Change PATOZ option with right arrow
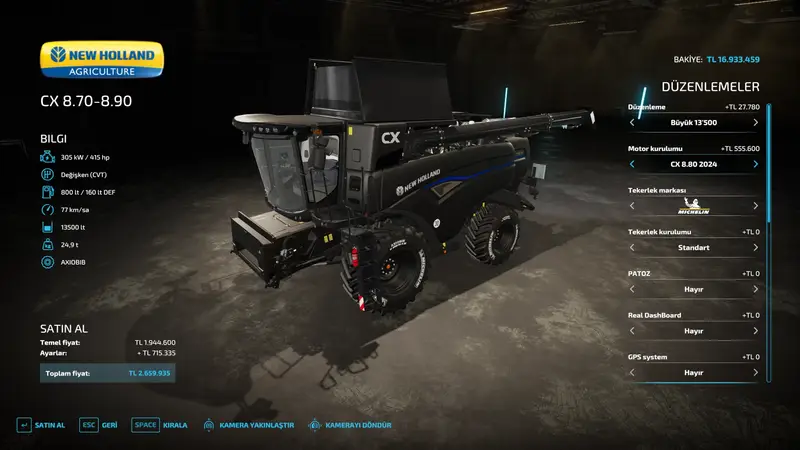 755,289
